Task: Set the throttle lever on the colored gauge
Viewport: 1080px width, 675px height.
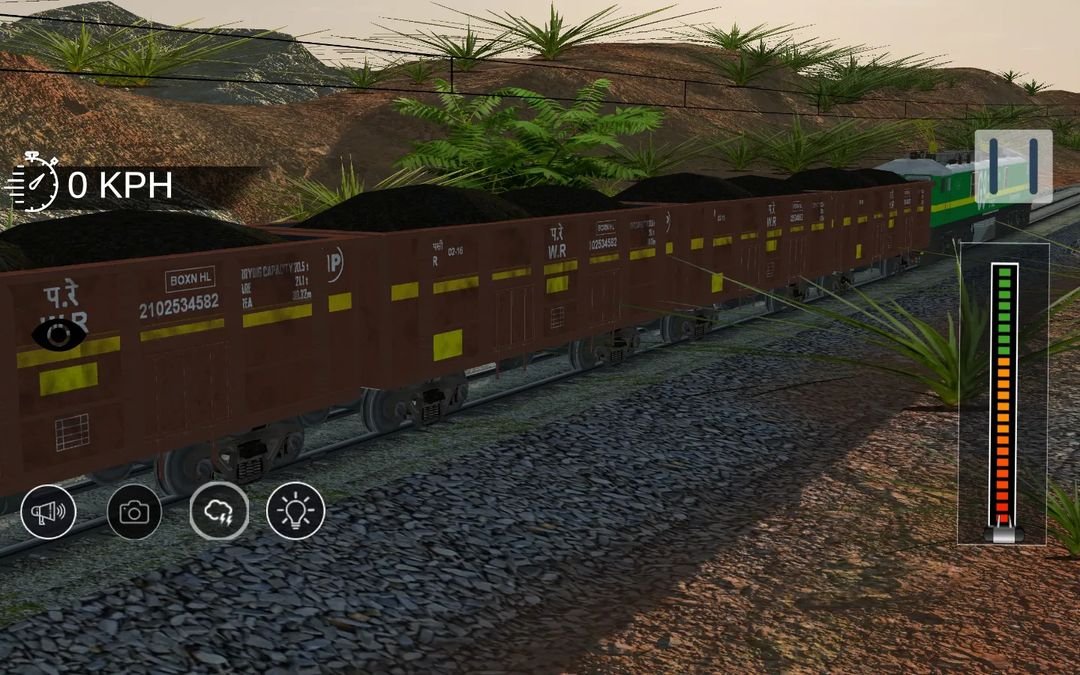Action: click(1003, 531)
